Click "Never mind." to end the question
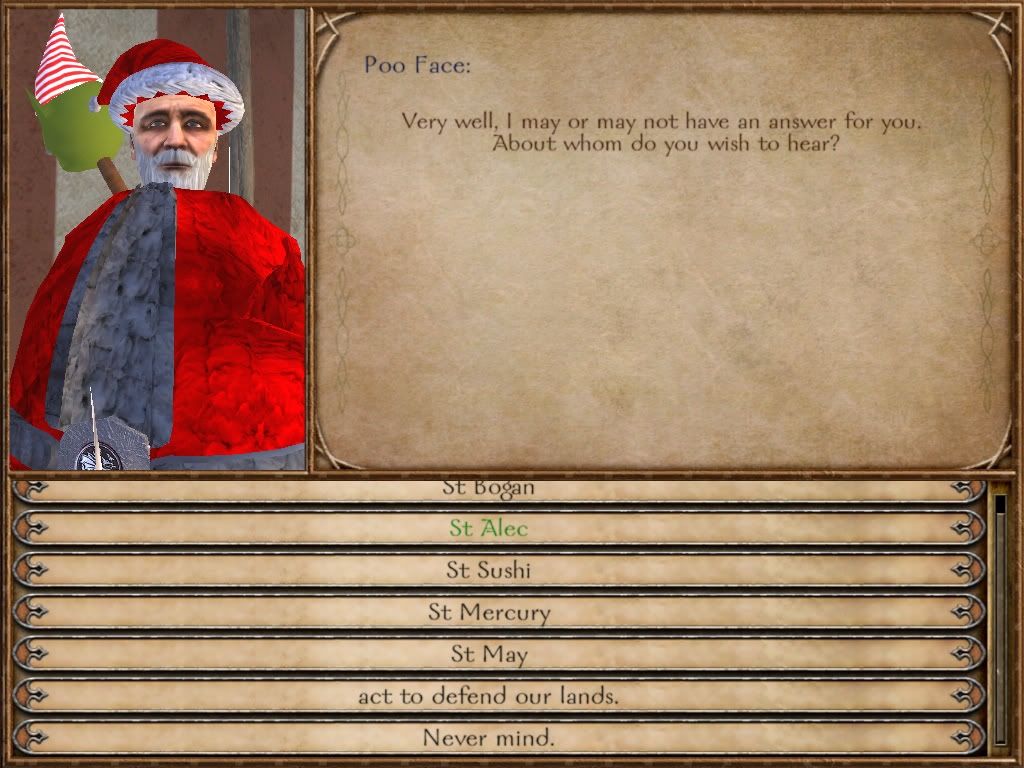This screenshot has width=1024, height=768. point(488,738)
